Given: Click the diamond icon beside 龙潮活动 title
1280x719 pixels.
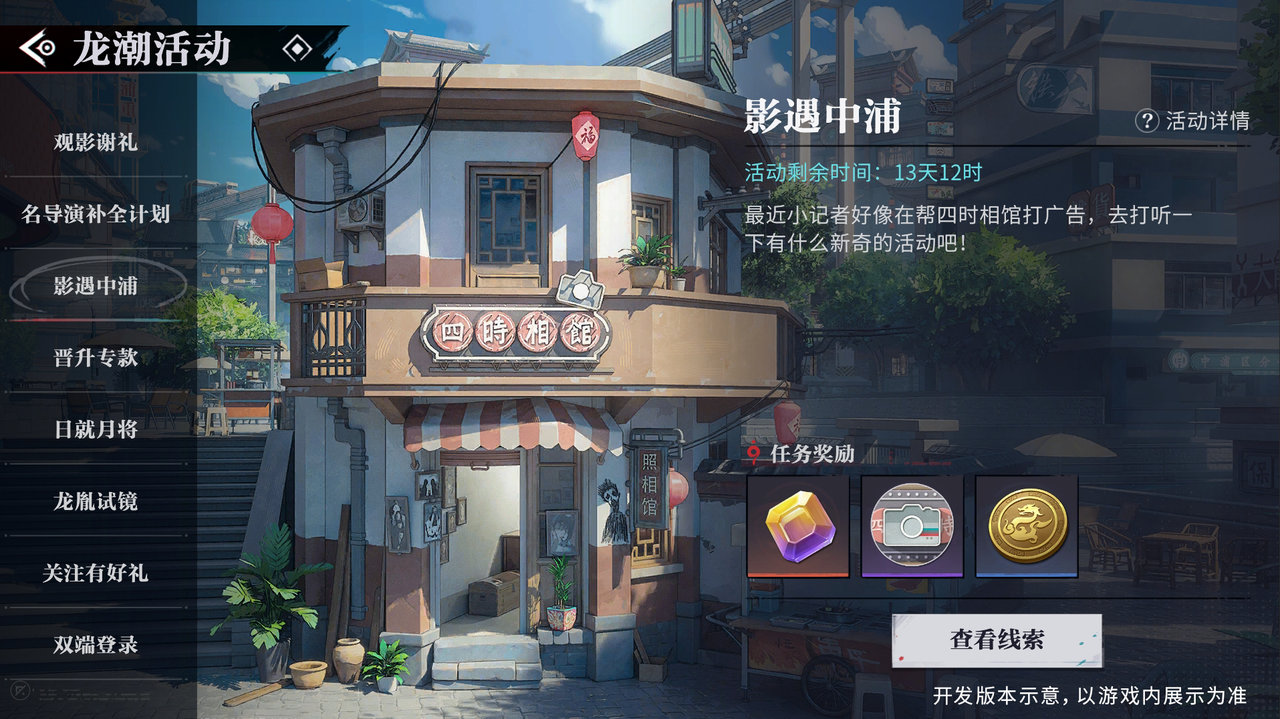Looking at the screenshot, I should point(297,48).
